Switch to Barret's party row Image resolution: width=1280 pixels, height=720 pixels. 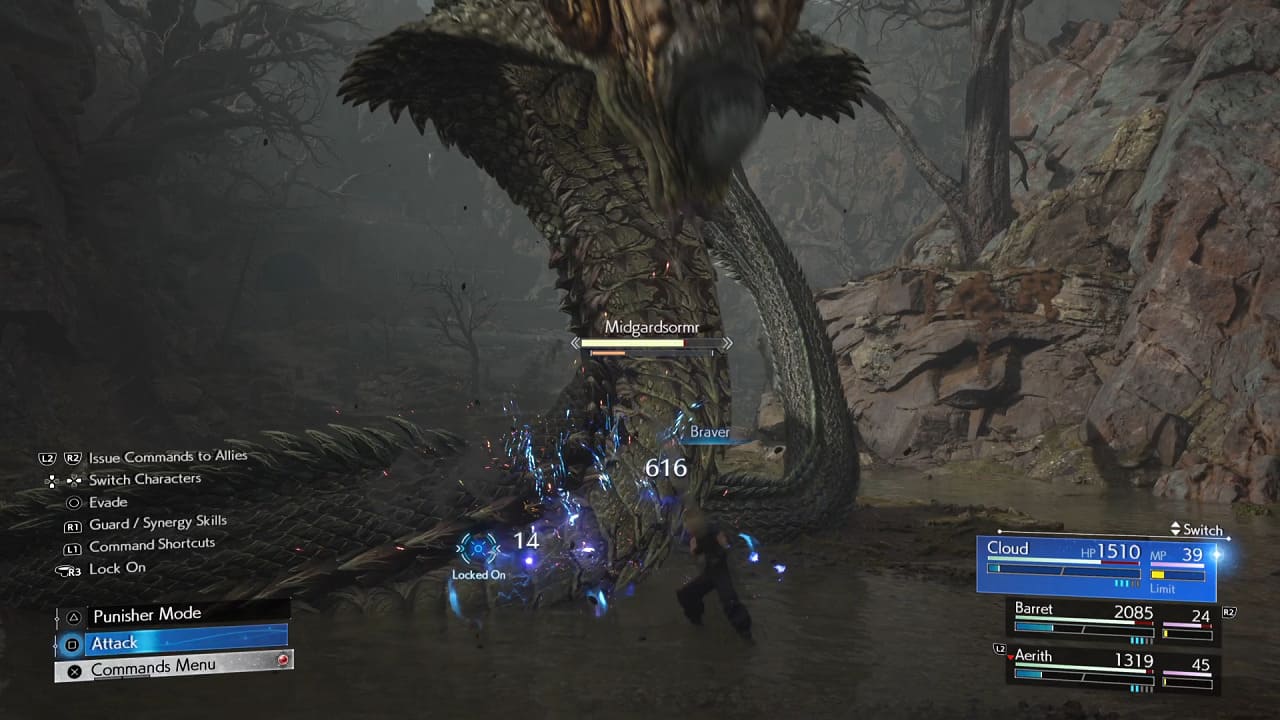(1112, 620)
